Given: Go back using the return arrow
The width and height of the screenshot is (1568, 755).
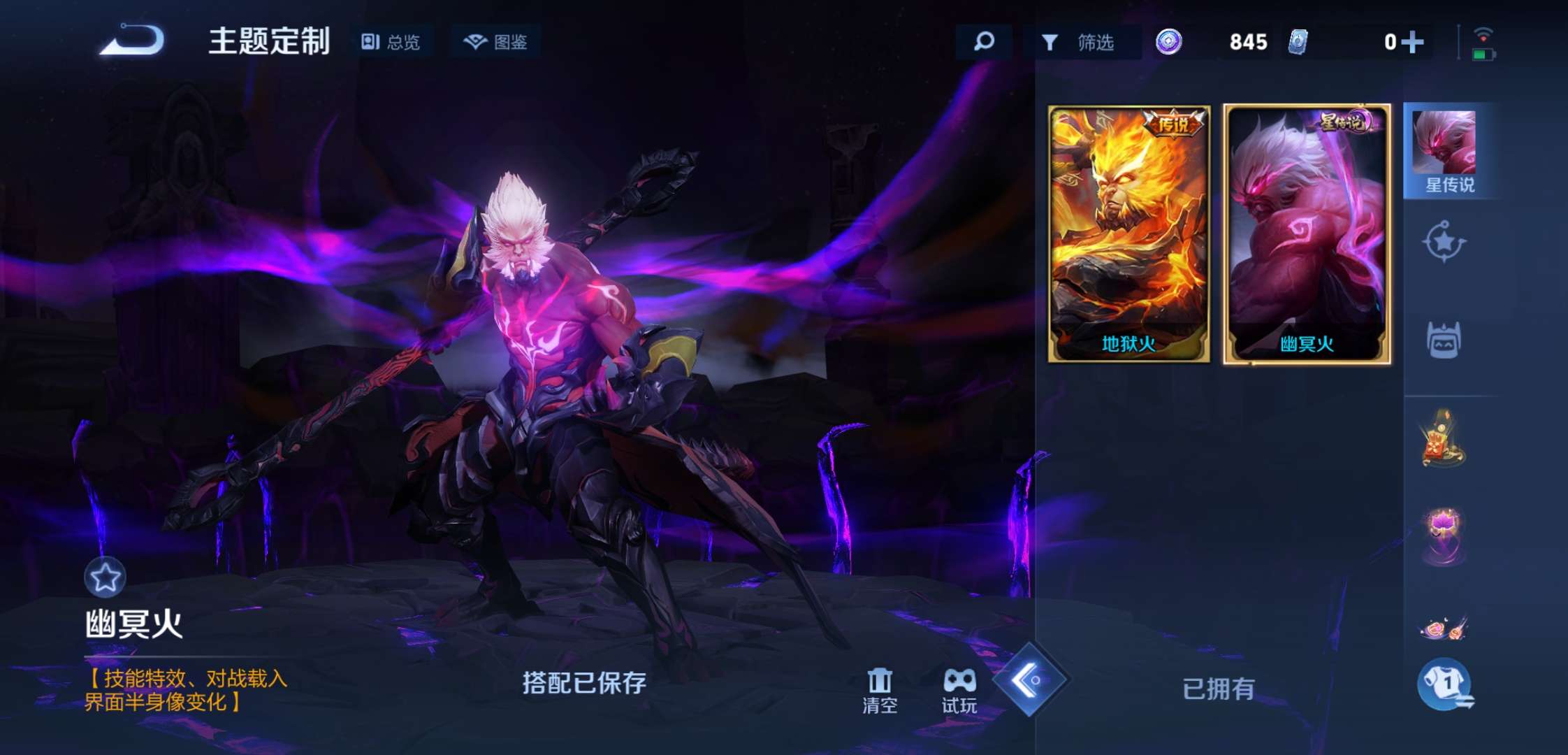Looking at the screenshot, I should (133, 41).
